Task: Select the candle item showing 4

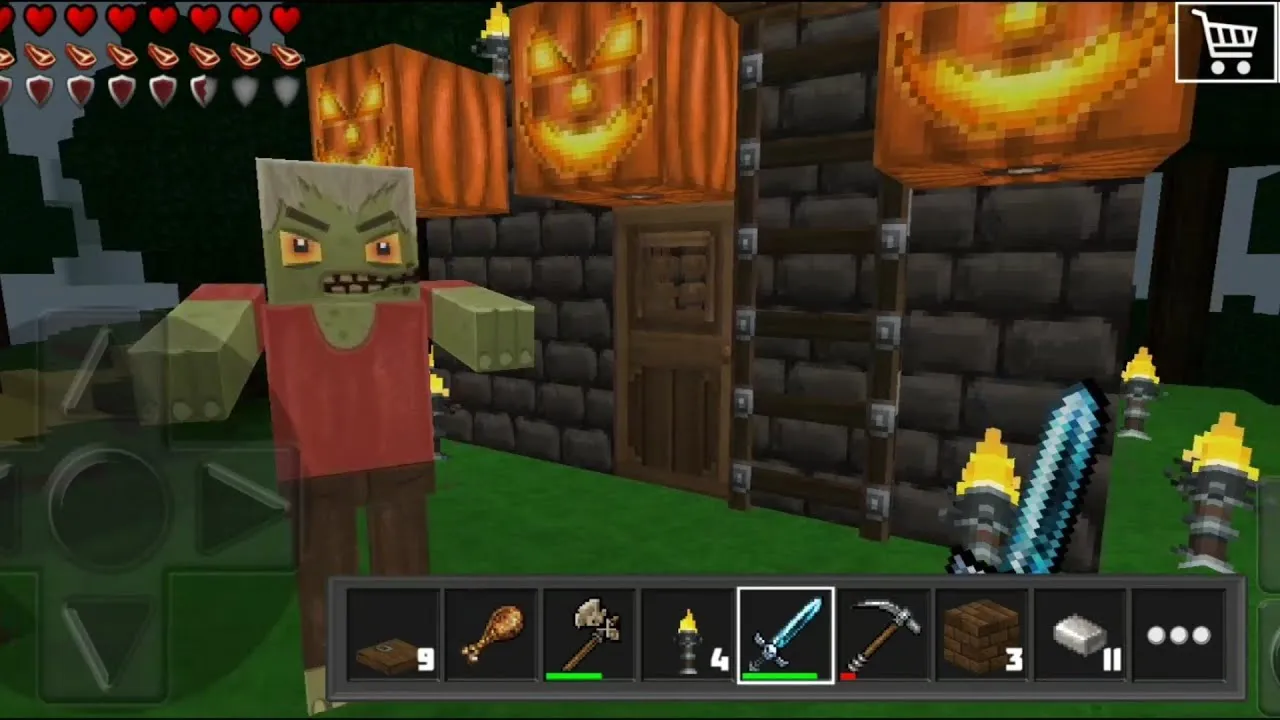Action: (x=686, y=633)
